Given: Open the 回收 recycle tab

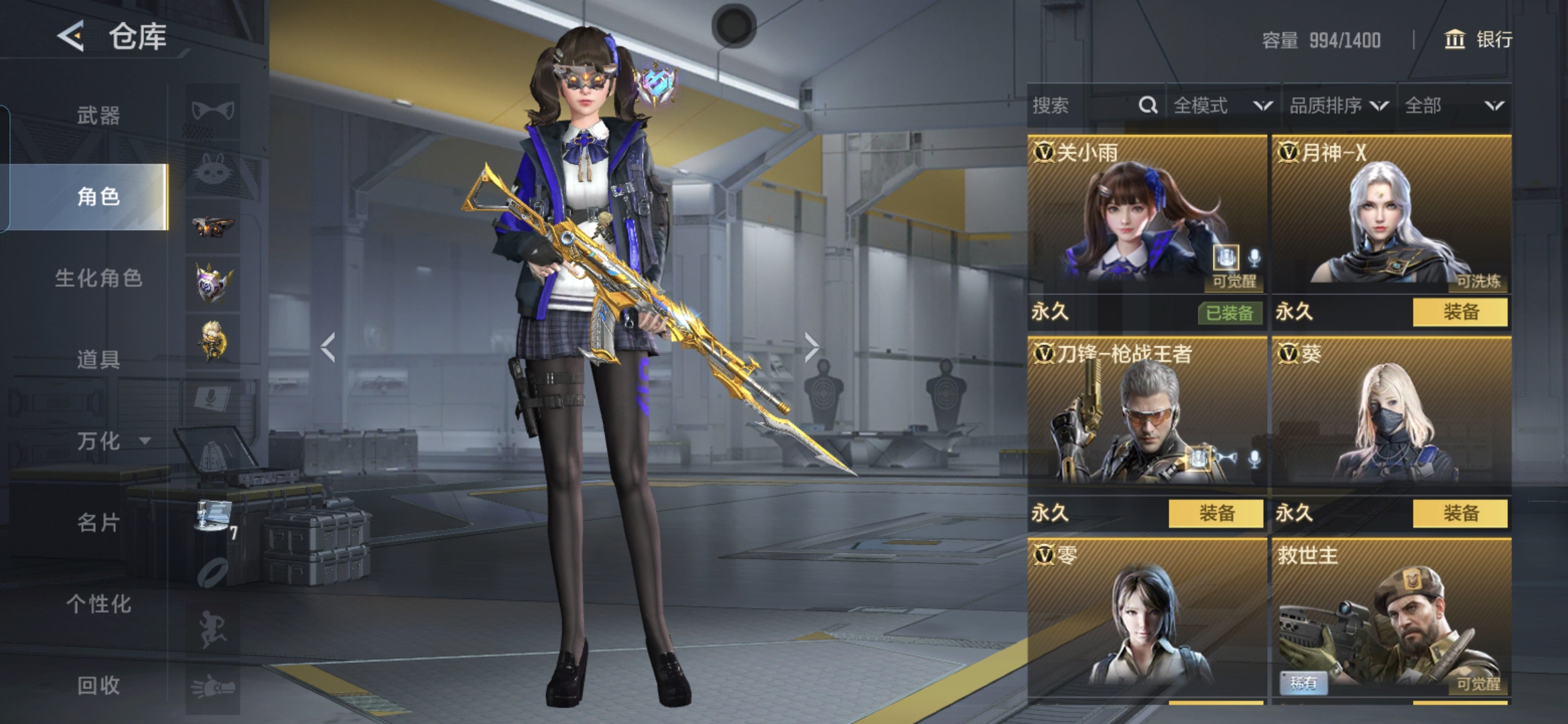Looking at the screenshot, I should pos(99,684).
